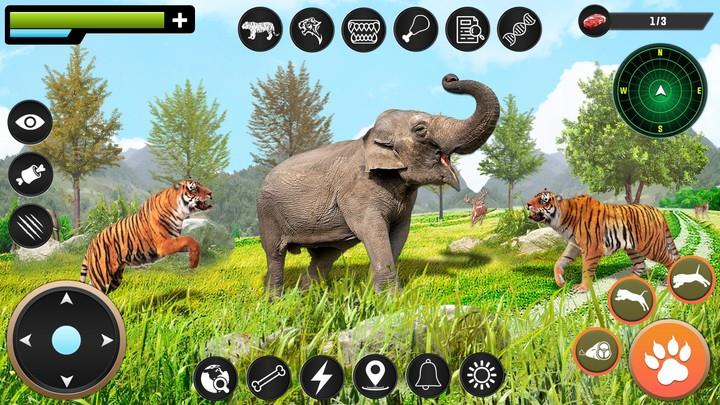Toggle the eye view button

pyautogui.click(x=31, y=123)
